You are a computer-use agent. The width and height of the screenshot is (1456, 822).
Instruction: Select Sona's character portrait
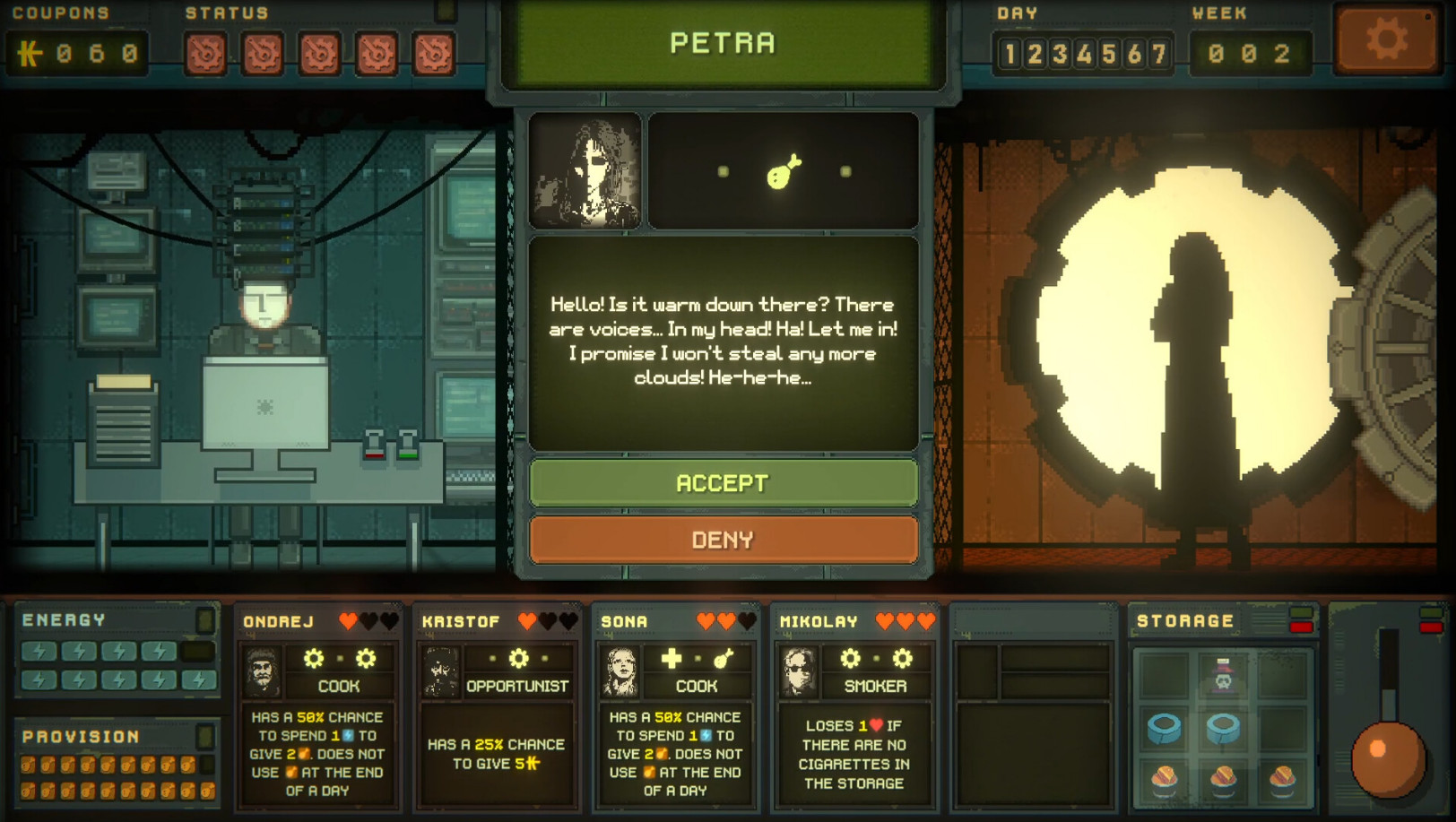pyautogui.click(x=620, y=671)
